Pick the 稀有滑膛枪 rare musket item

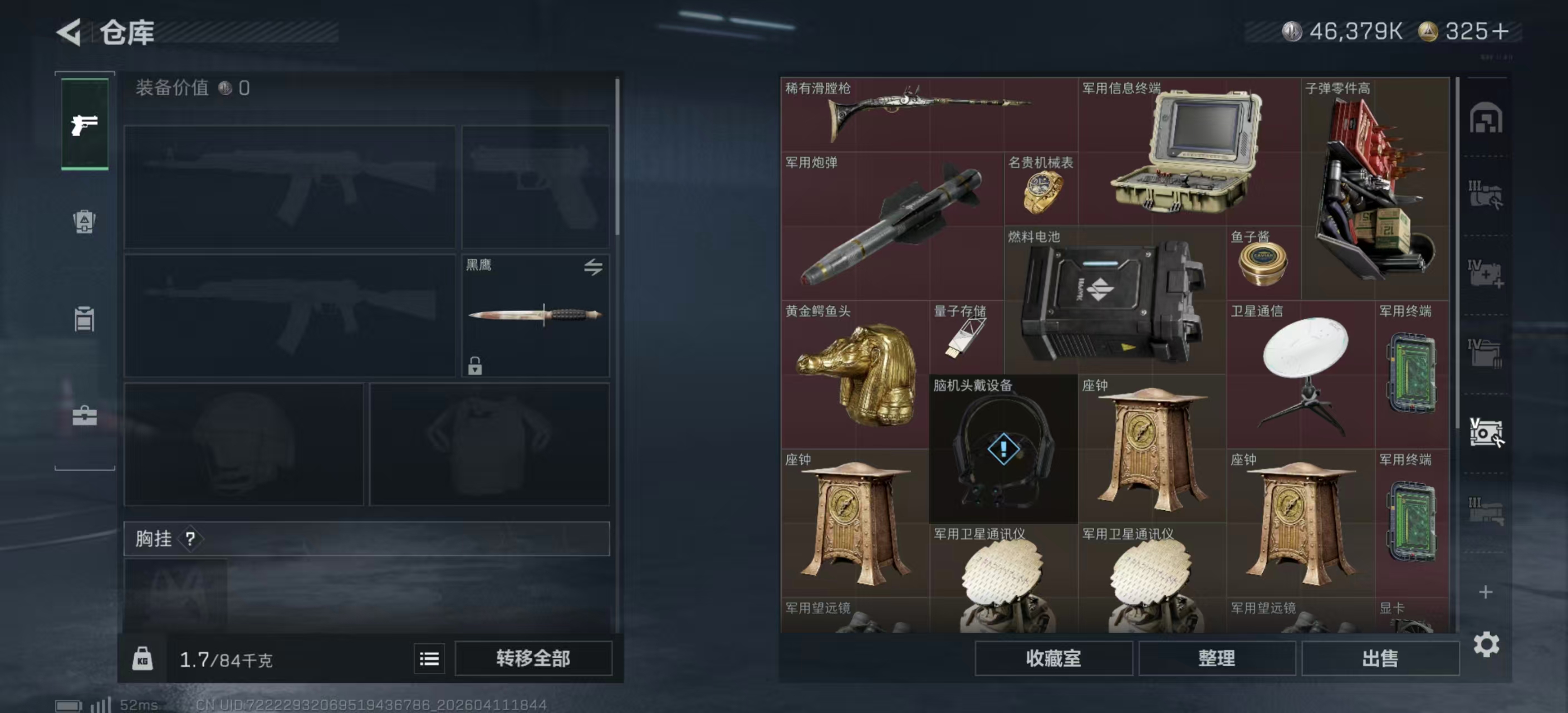(928, 114)
